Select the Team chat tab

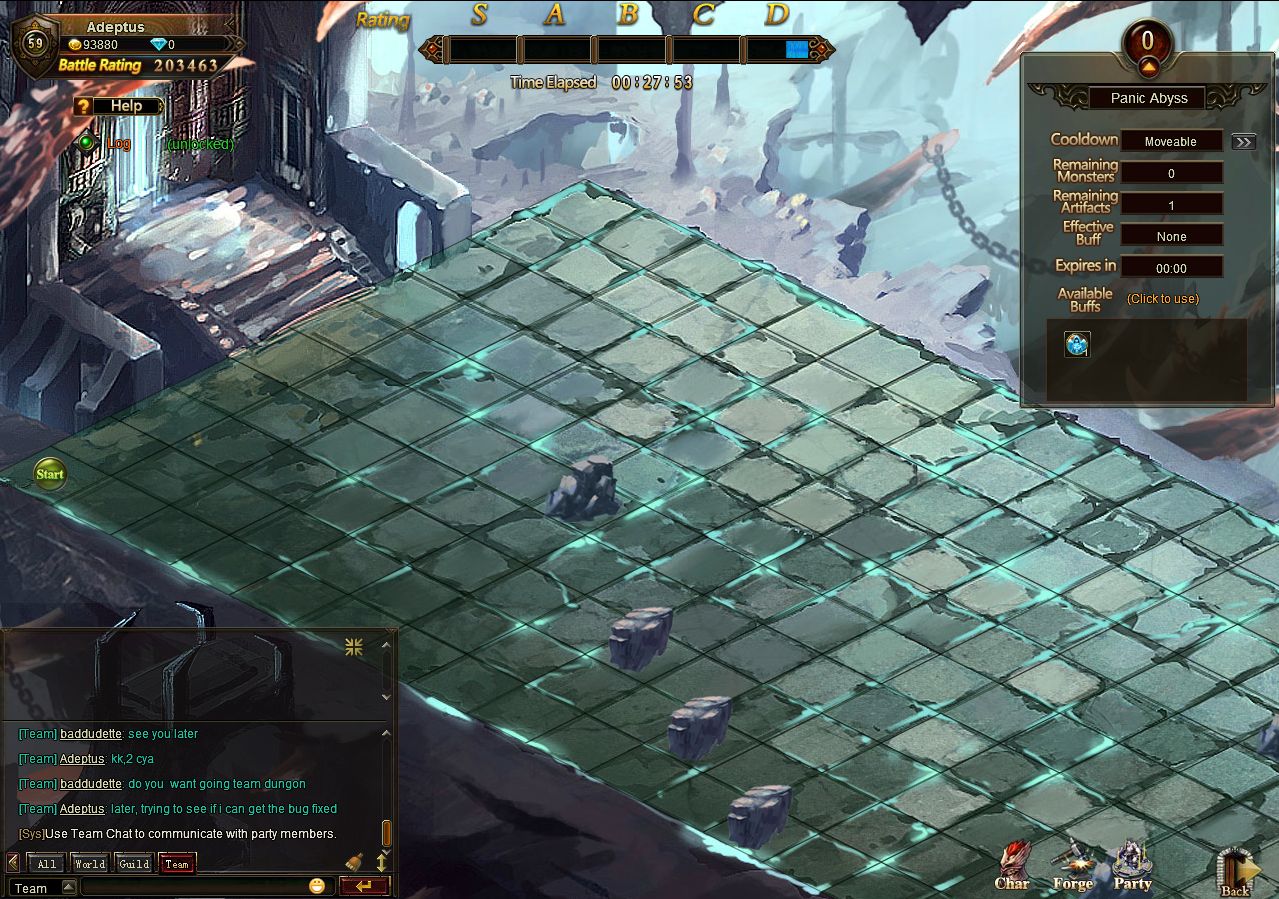point(177,863)
